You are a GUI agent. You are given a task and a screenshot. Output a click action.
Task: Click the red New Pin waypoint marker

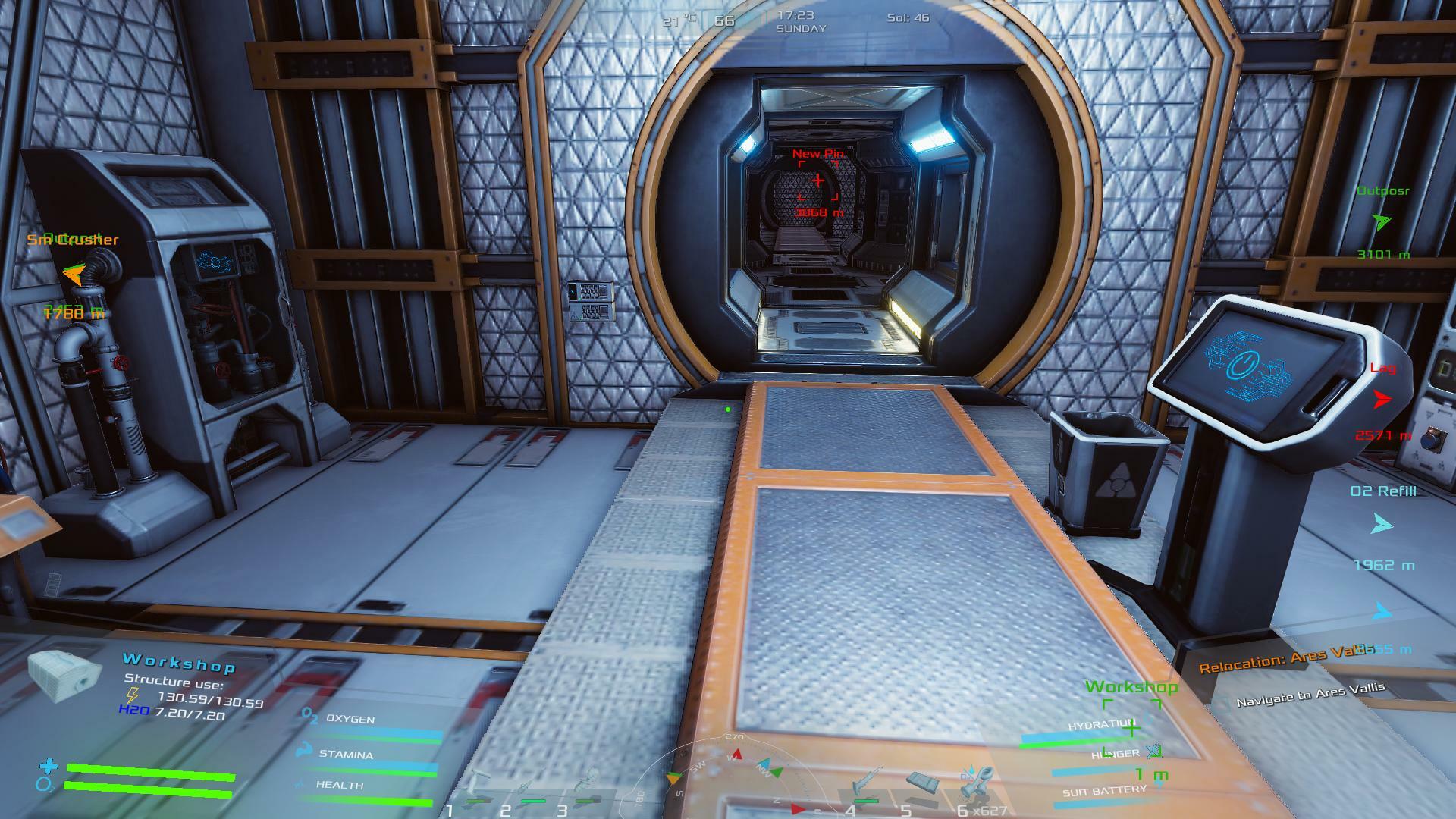[x=818, y=181]
